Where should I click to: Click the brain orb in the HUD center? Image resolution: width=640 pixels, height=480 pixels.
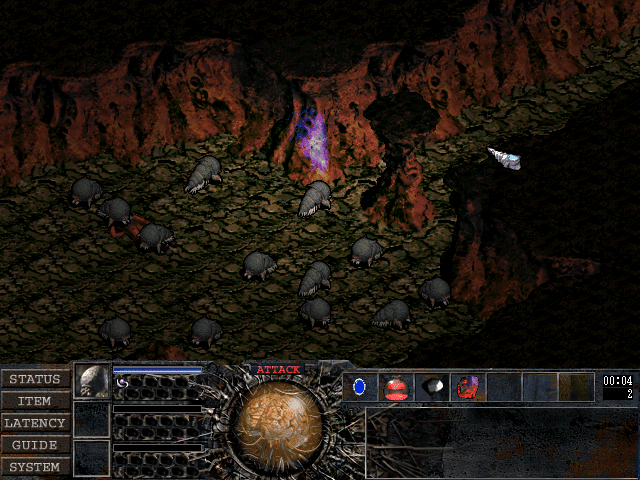(x=277, y=422)
